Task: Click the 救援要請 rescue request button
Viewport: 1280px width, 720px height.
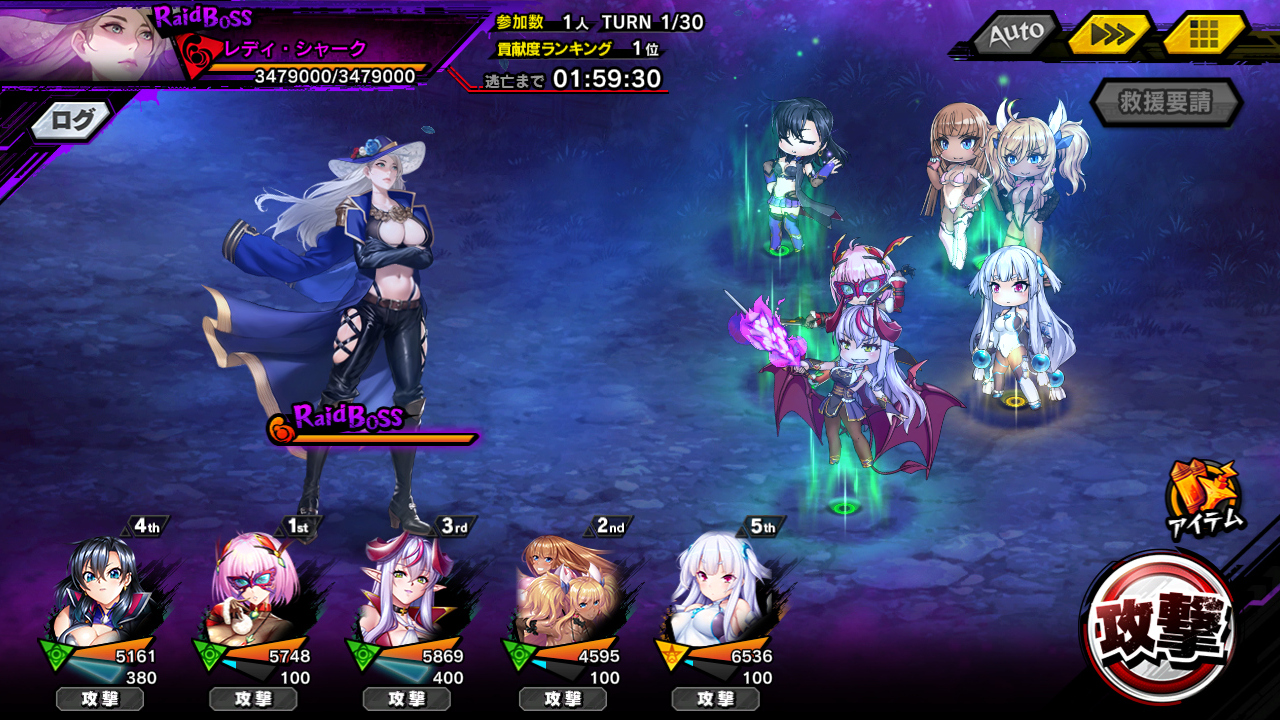Action: (1166, 102)
